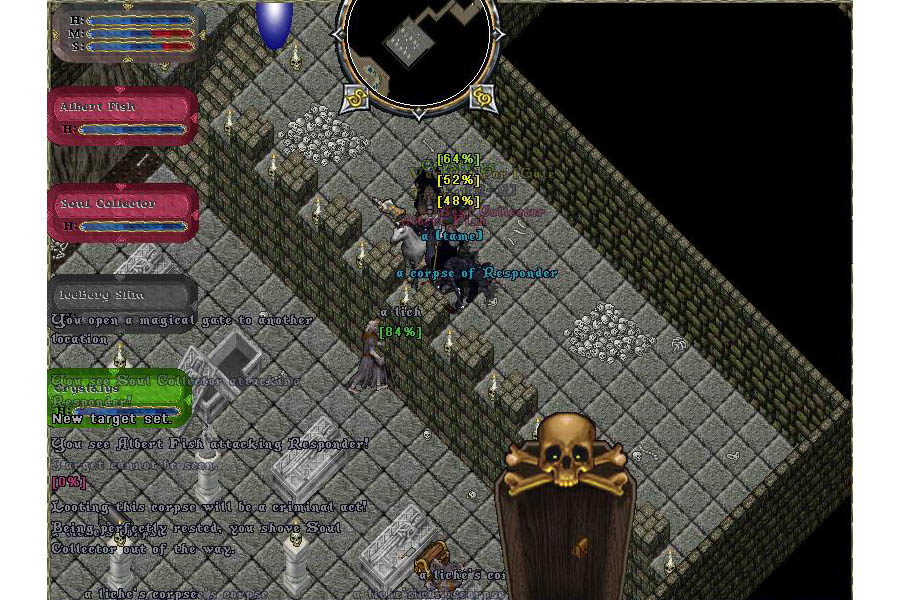Pick the small item inside the coffin container

click(577, 548)
